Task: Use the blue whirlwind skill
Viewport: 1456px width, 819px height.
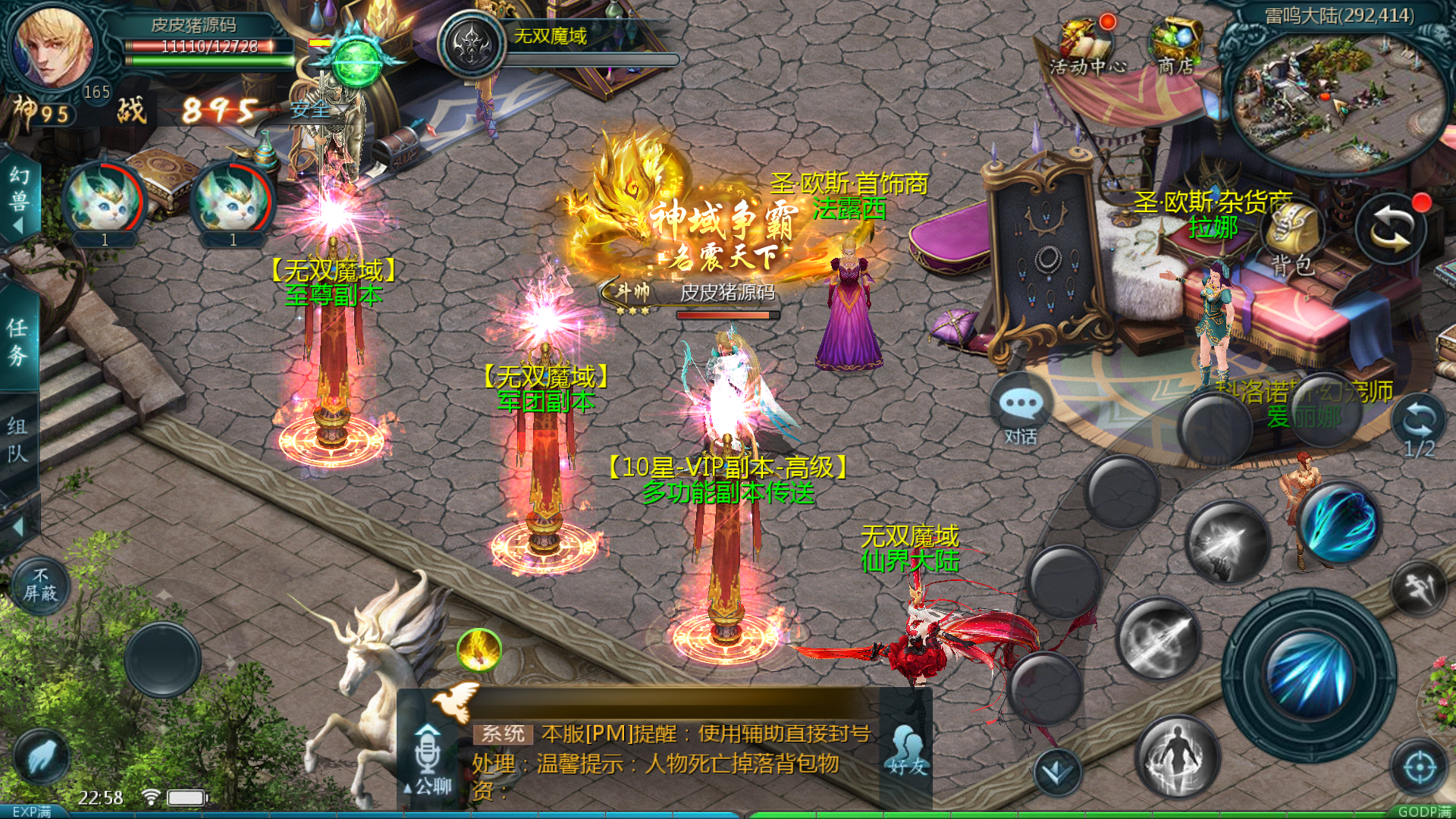Action: (x=1339, y=523)
